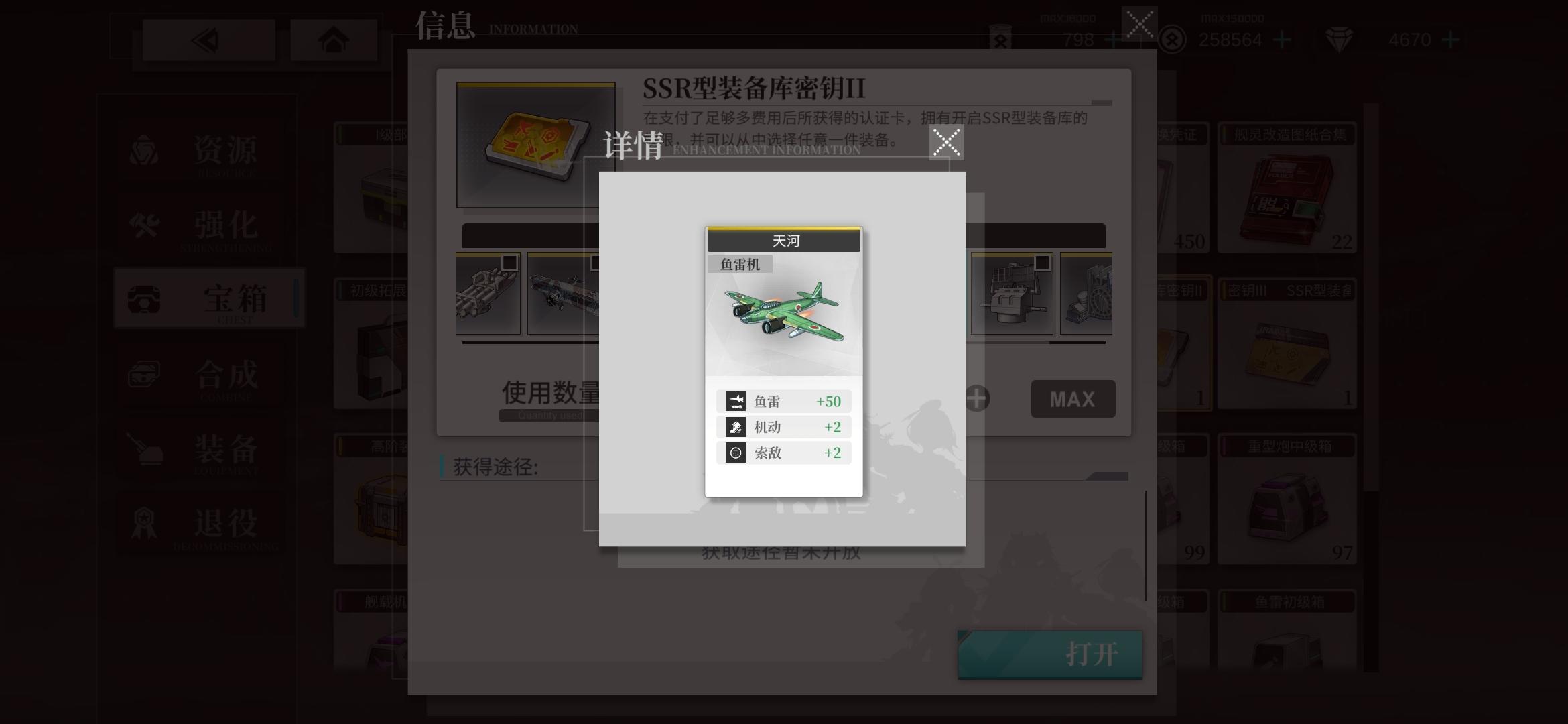The height and width of the screenshot is (724, 1568).
Task: Close the 天河 detail popup
Action: click(x=946, y=141)
